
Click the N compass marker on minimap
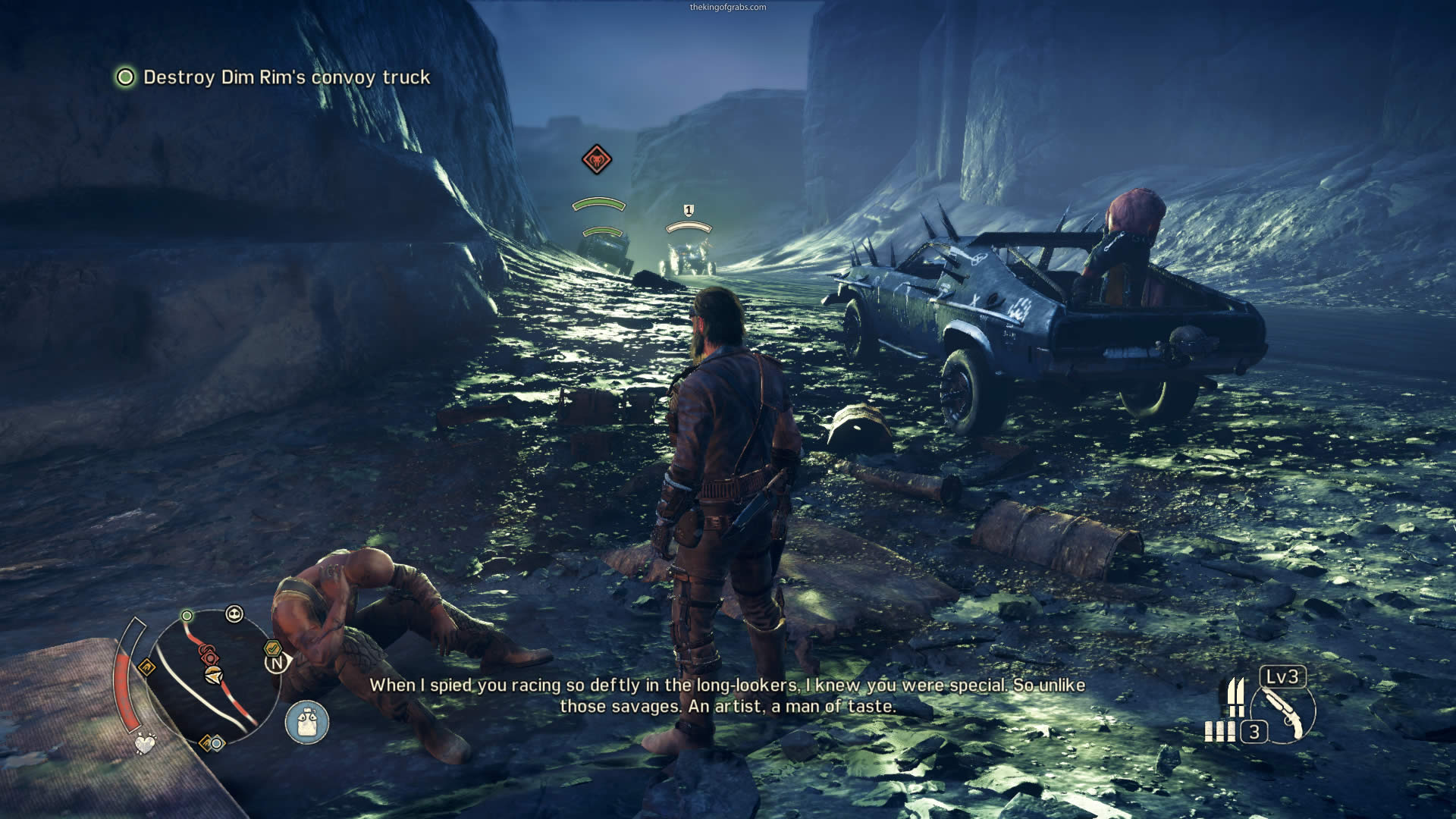click(x=277, y=664)
